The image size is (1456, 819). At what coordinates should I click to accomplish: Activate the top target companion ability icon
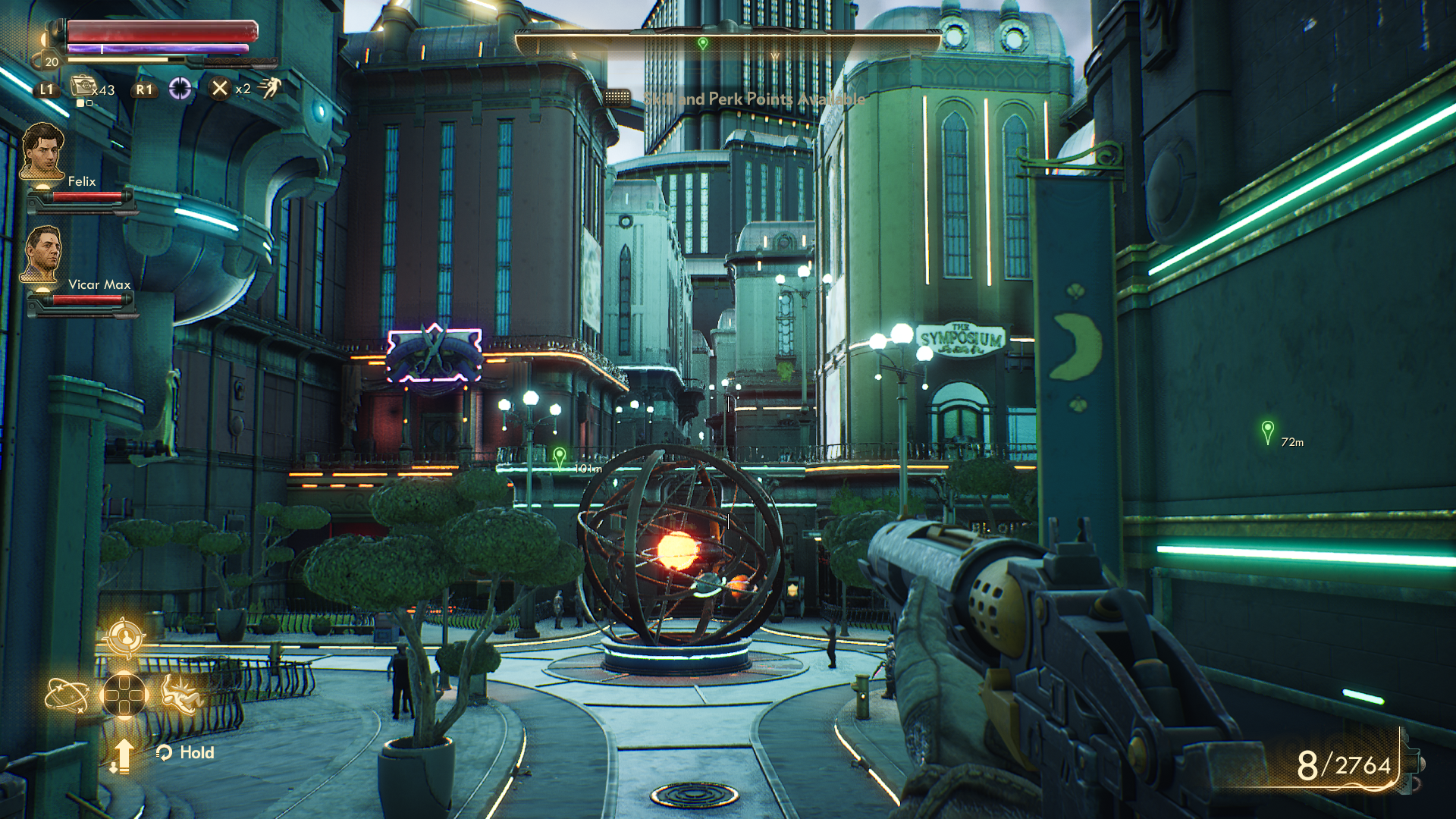click(x=125, y=636)
